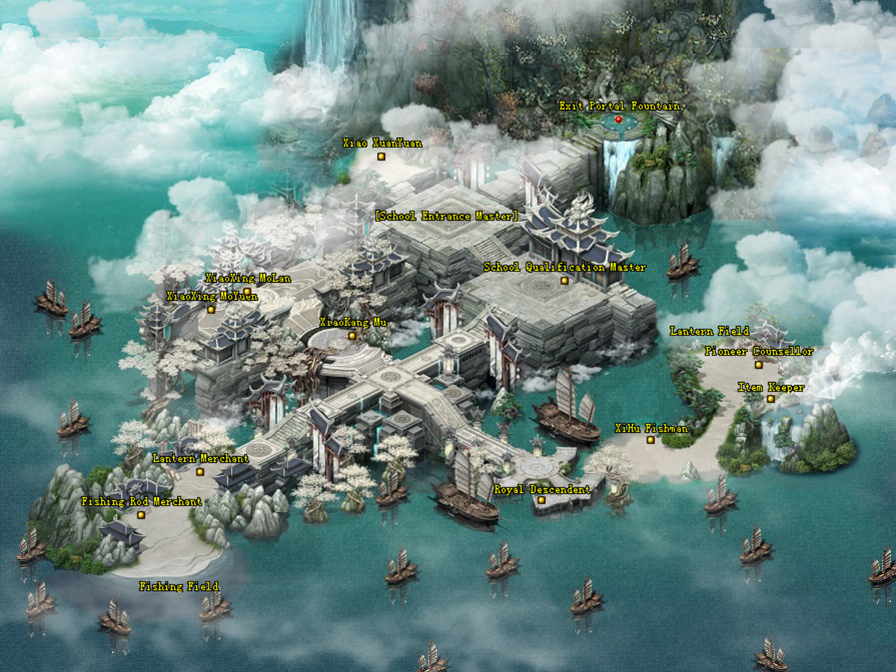Choose the Fishing Rod Merchant marker
Screen dimensions: 896x672
click(x=141, y=515)
